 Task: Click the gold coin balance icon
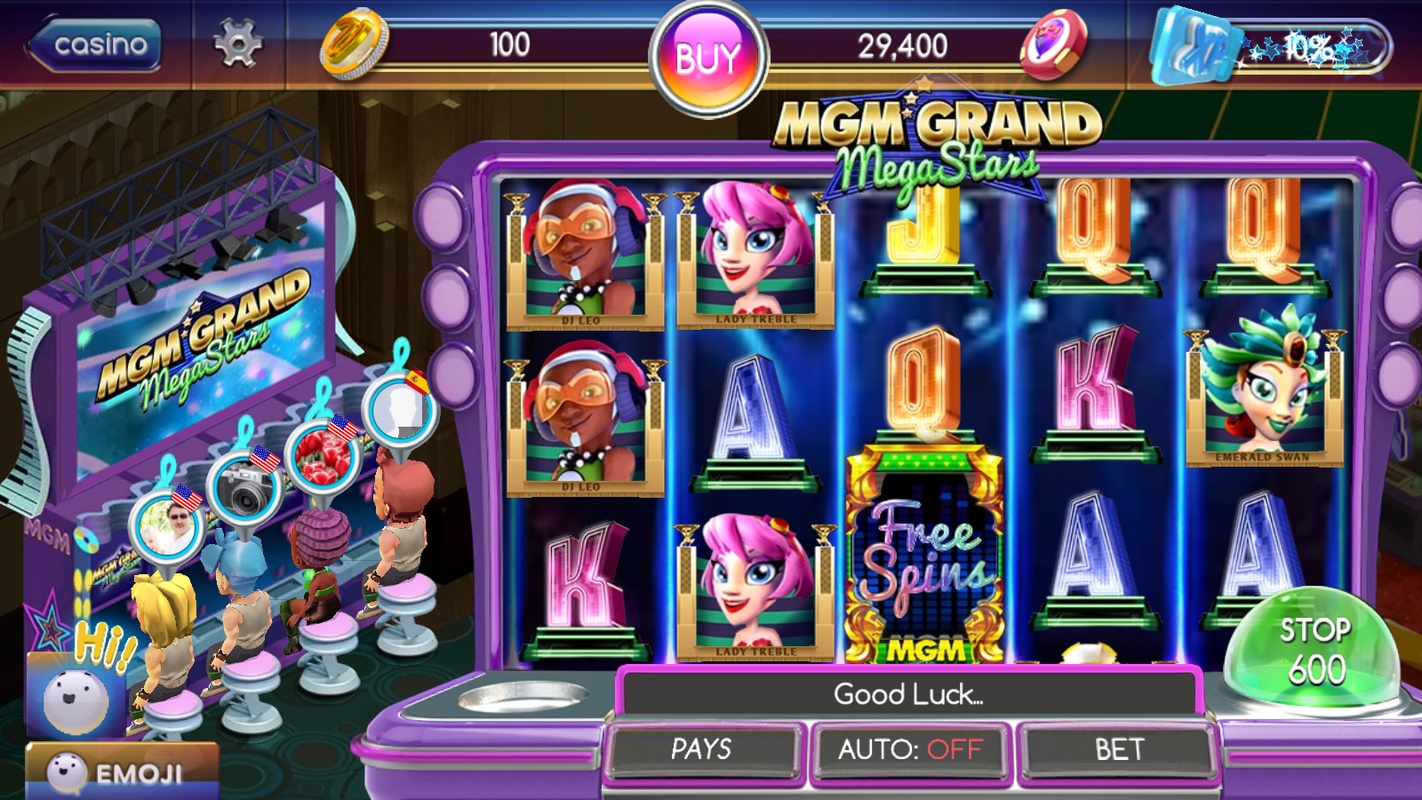click(x=350, y=45)
